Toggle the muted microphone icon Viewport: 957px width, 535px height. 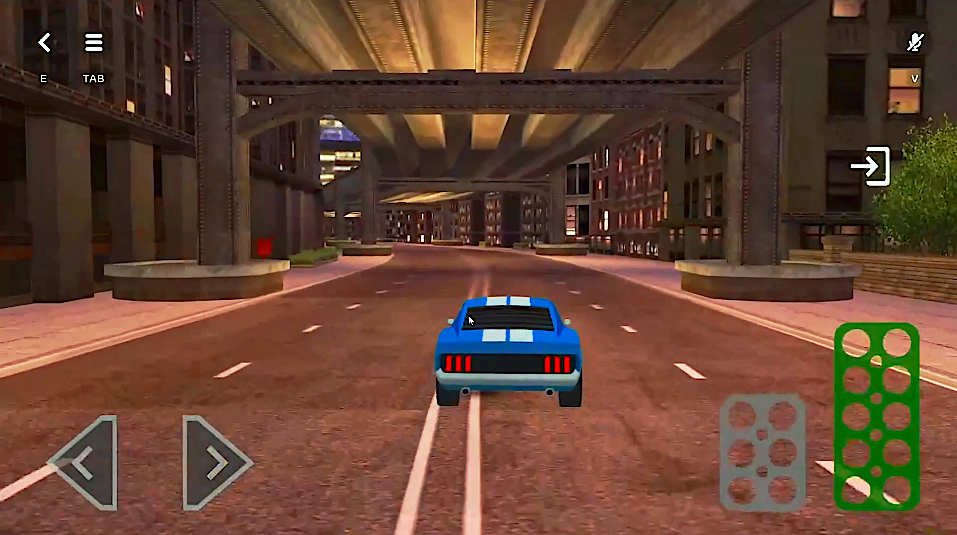(x=914, y=42)
